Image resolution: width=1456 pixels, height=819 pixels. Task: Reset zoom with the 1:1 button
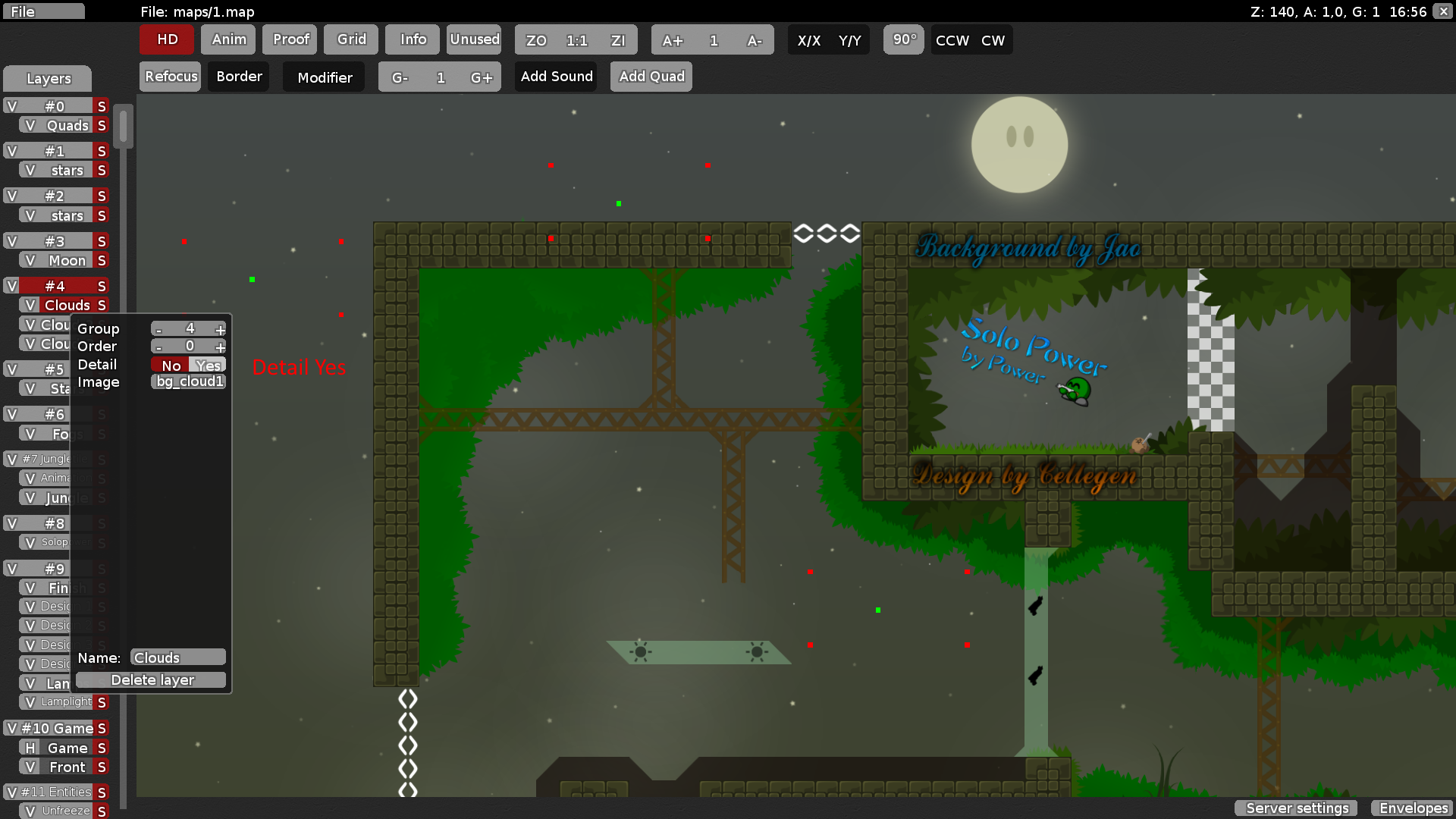[576, 40]
